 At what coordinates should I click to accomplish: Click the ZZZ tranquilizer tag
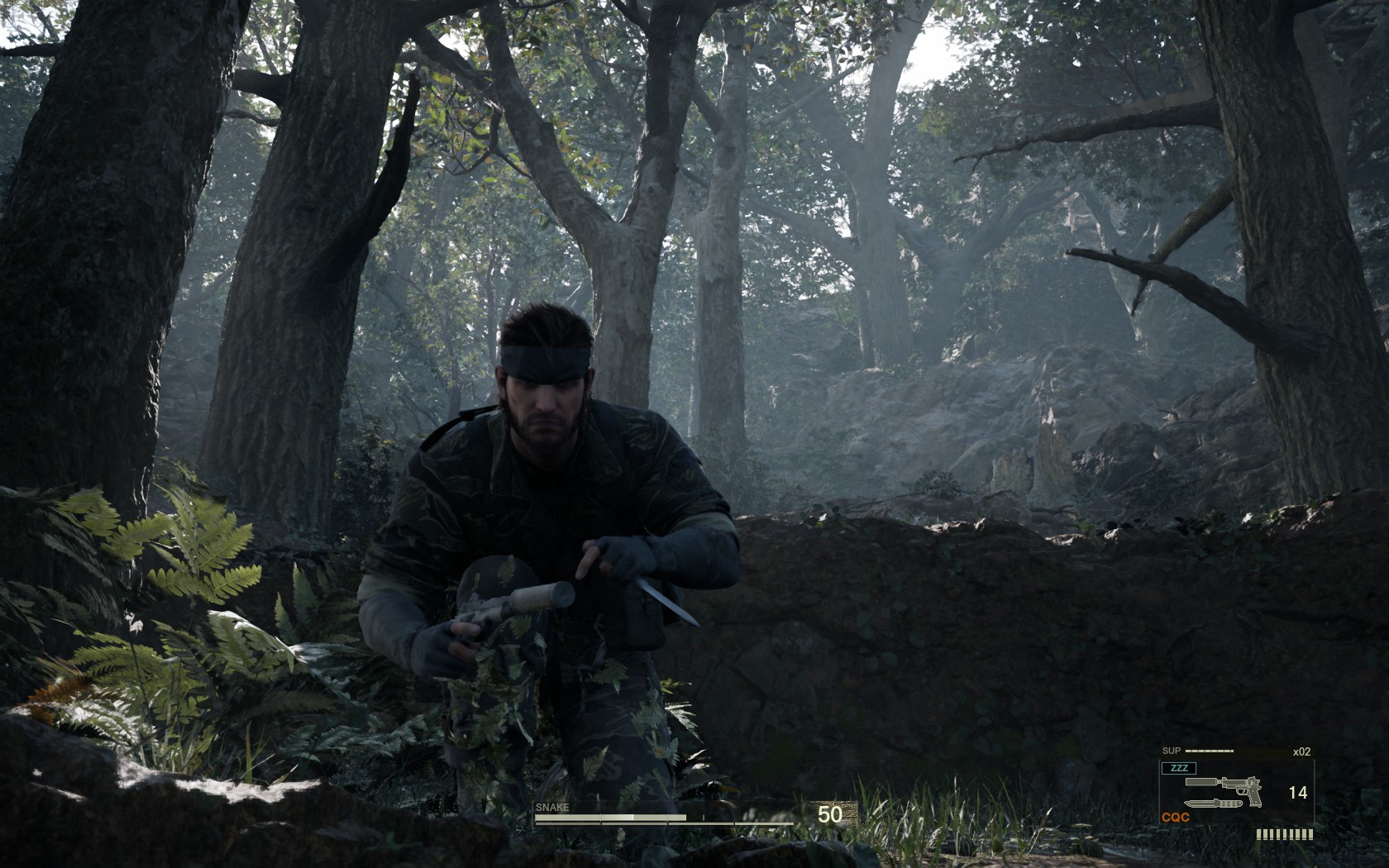tap(1178, 768)
